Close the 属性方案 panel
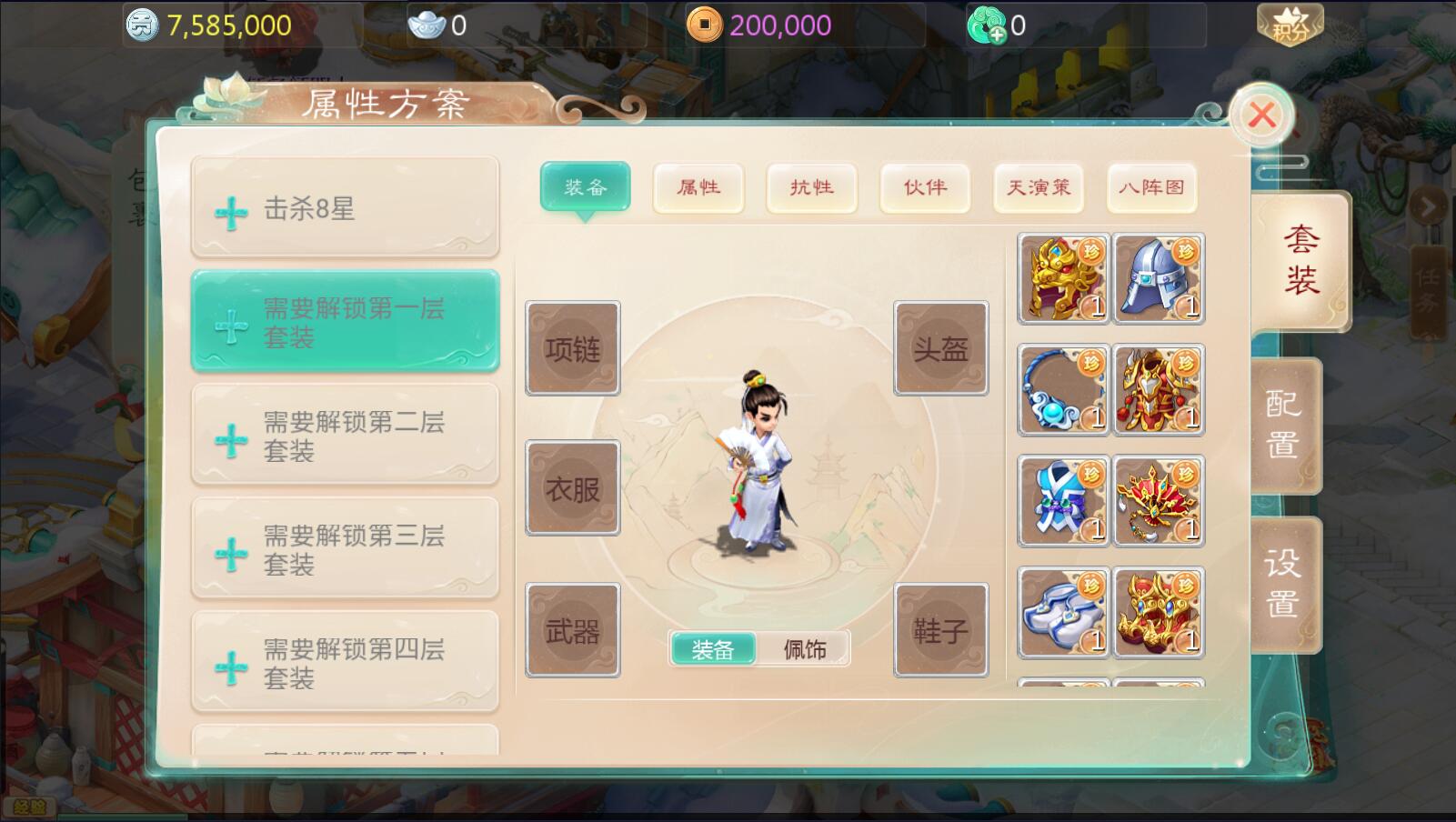The height and width of the screenshot is (822, 1456). pos(1261,115)
